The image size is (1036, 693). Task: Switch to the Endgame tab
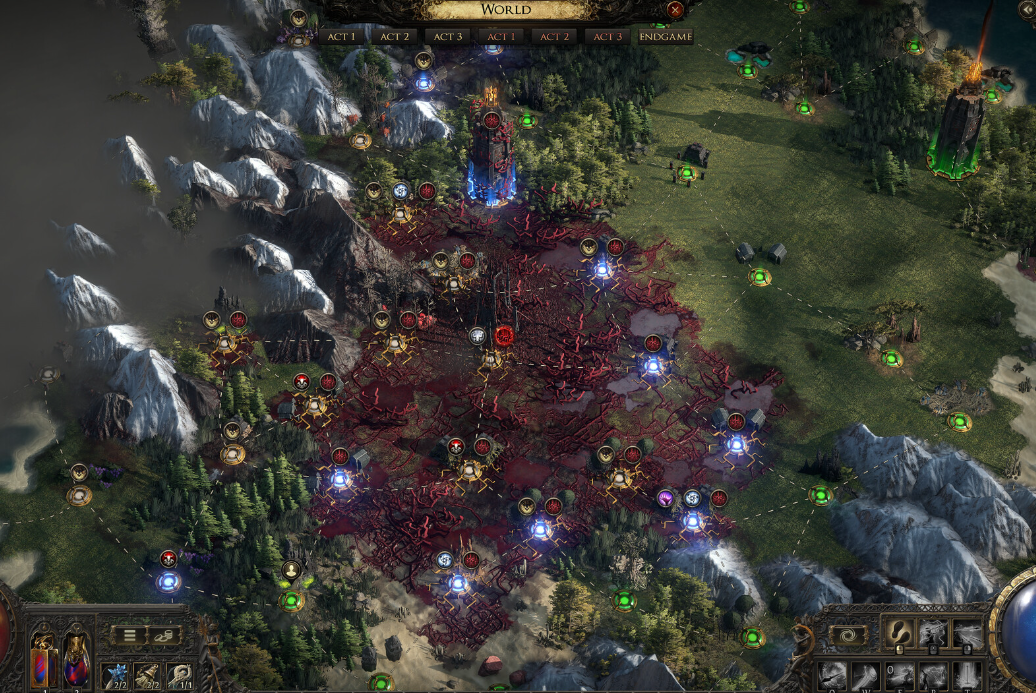click(x=664, y=36)
